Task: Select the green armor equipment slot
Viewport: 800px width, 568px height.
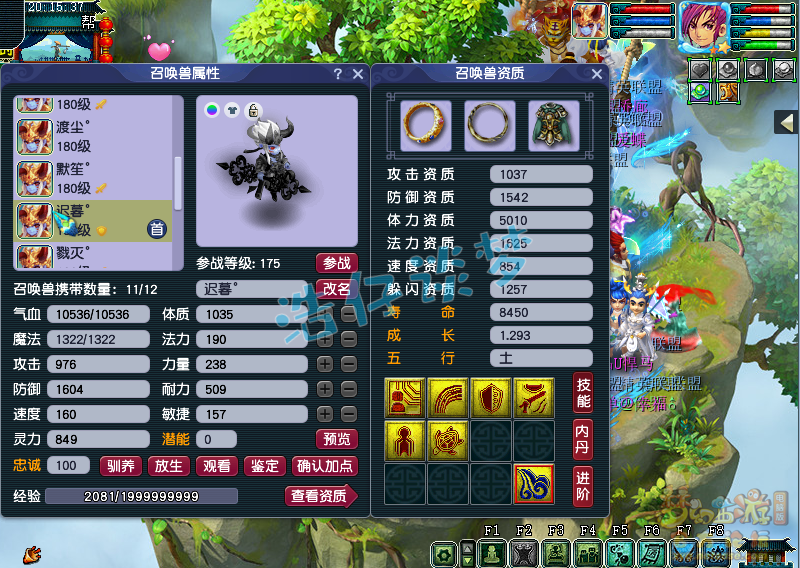Action: [x=547, y=120]
